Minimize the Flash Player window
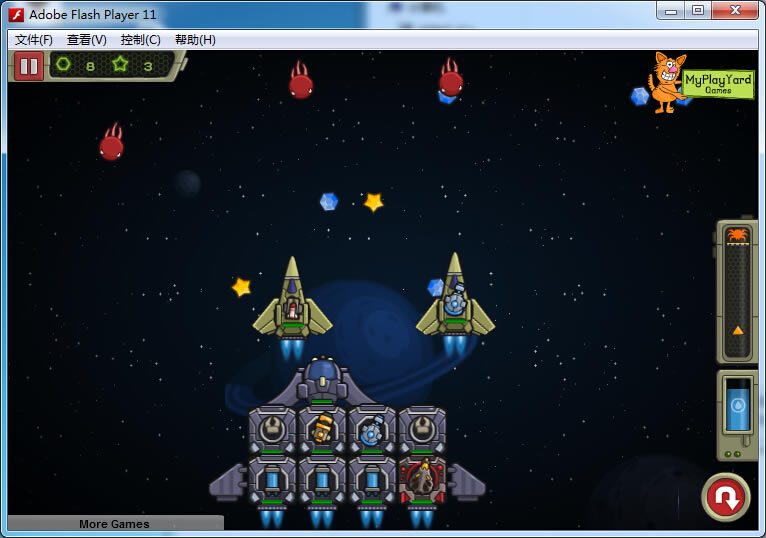The image size is (766, 538). [x=671, y=11]
